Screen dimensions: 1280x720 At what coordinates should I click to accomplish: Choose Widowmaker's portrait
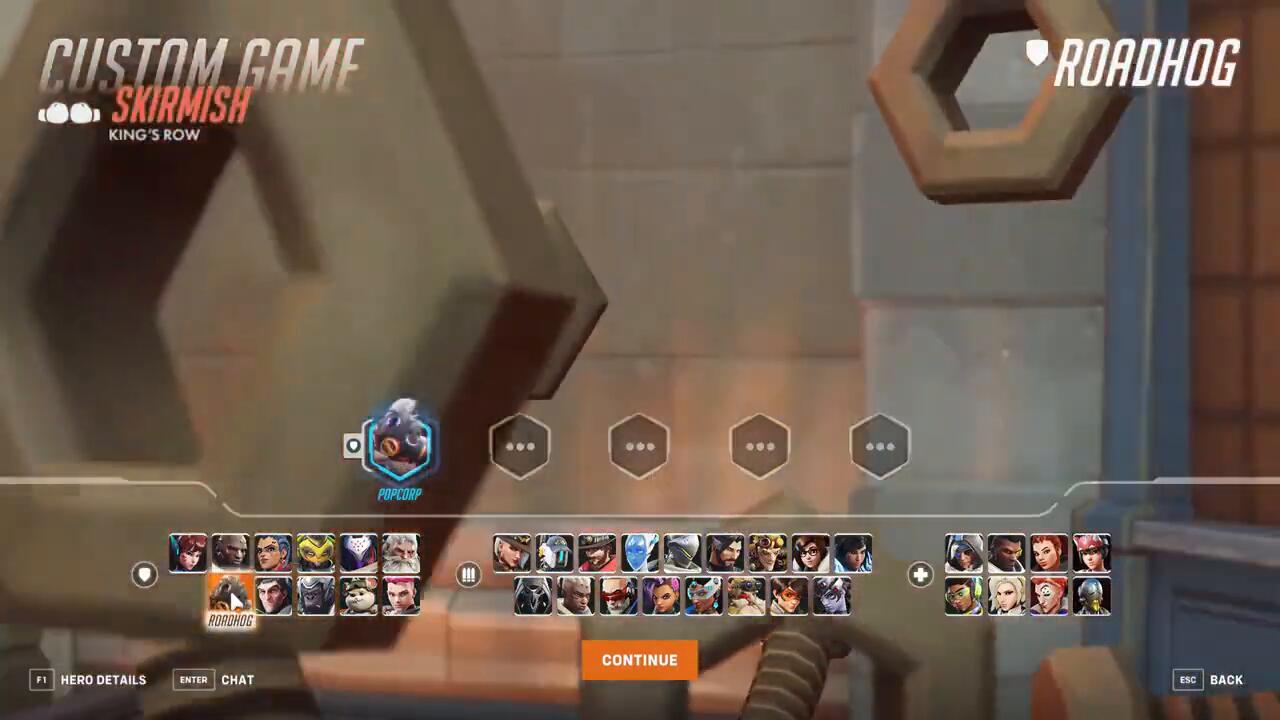click(x=832, y=596)
